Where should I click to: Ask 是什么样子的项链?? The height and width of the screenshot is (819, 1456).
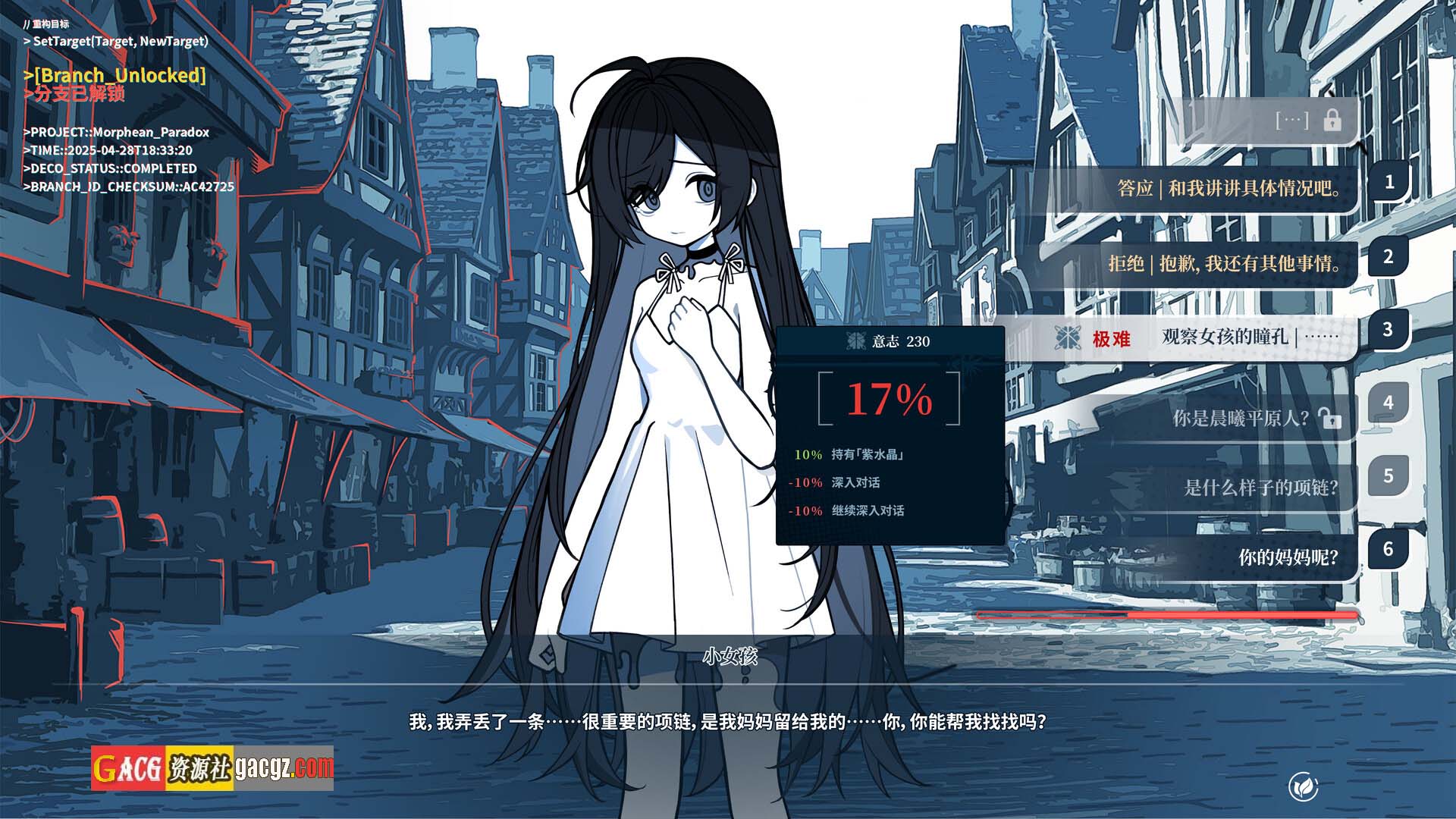[1260, 488]
